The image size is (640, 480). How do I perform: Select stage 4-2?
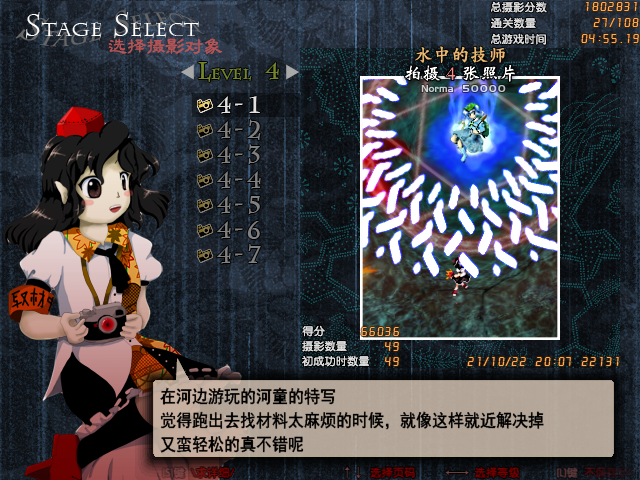(230, 130)
